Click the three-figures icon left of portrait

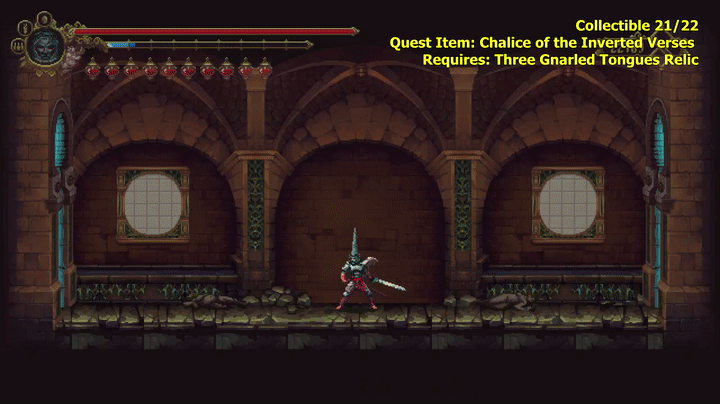(x=18, y=45)
